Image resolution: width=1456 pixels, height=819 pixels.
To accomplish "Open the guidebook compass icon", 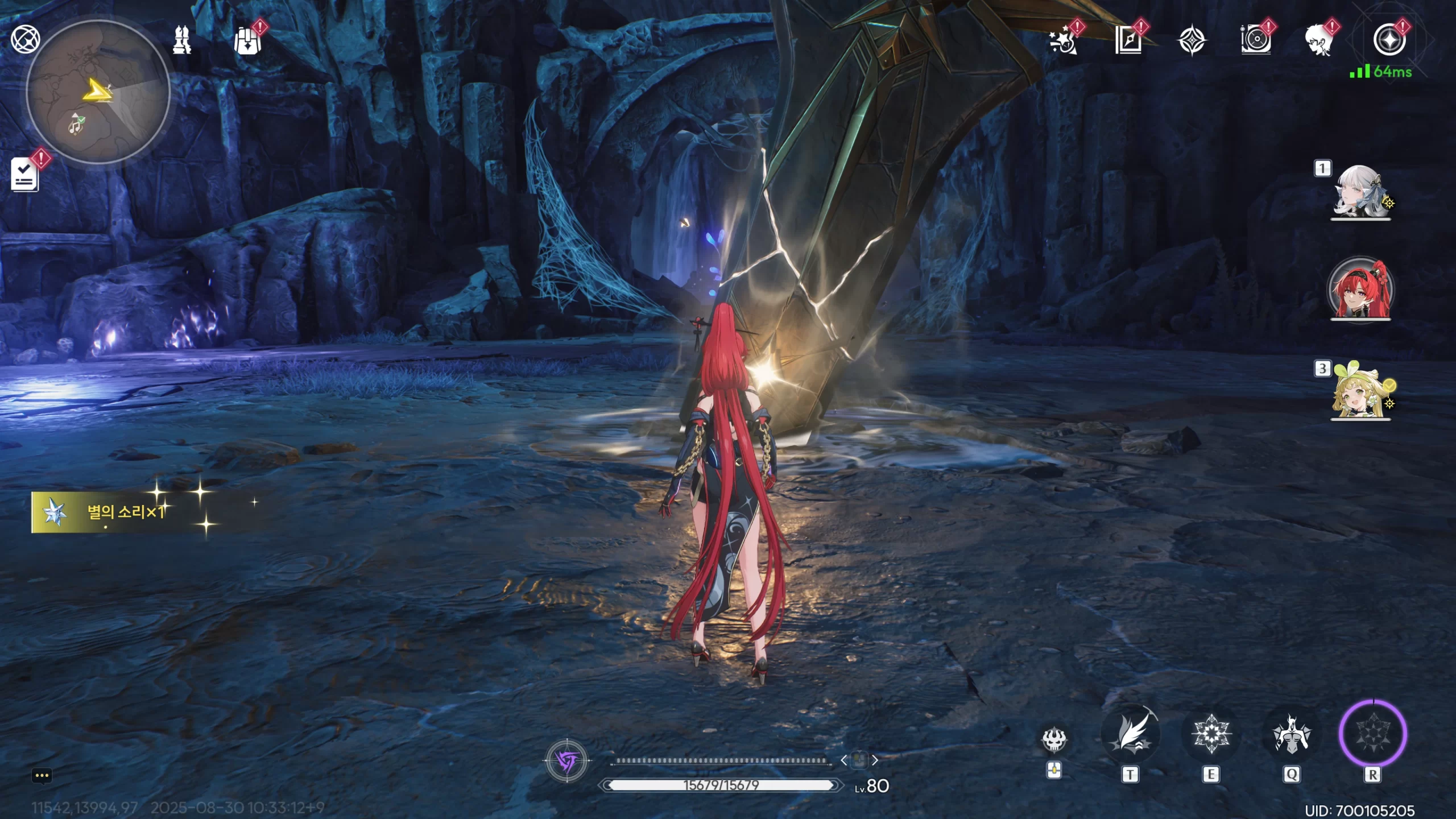I will pyautogui.click(x=1128, y=41).
